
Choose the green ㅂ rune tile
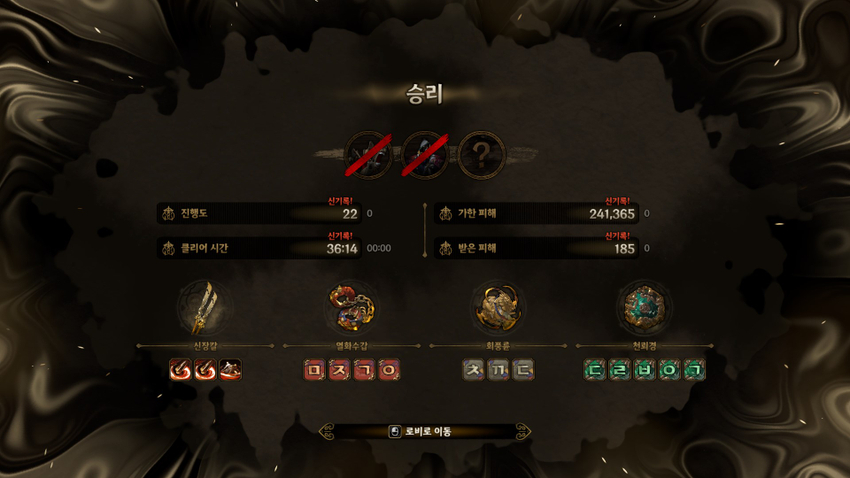(x=645, y=370)
